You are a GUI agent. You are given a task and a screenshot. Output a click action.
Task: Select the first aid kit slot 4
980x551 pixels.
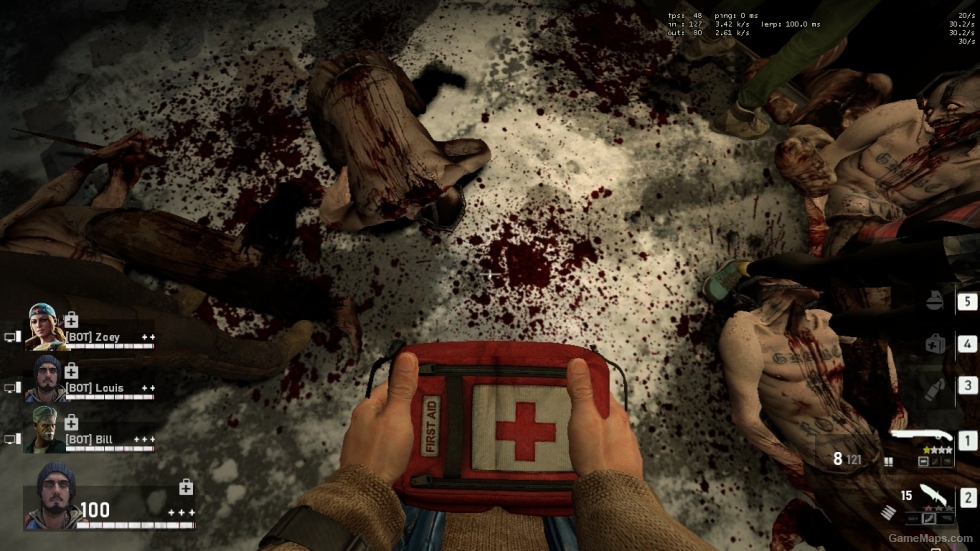tap(935, 344)
